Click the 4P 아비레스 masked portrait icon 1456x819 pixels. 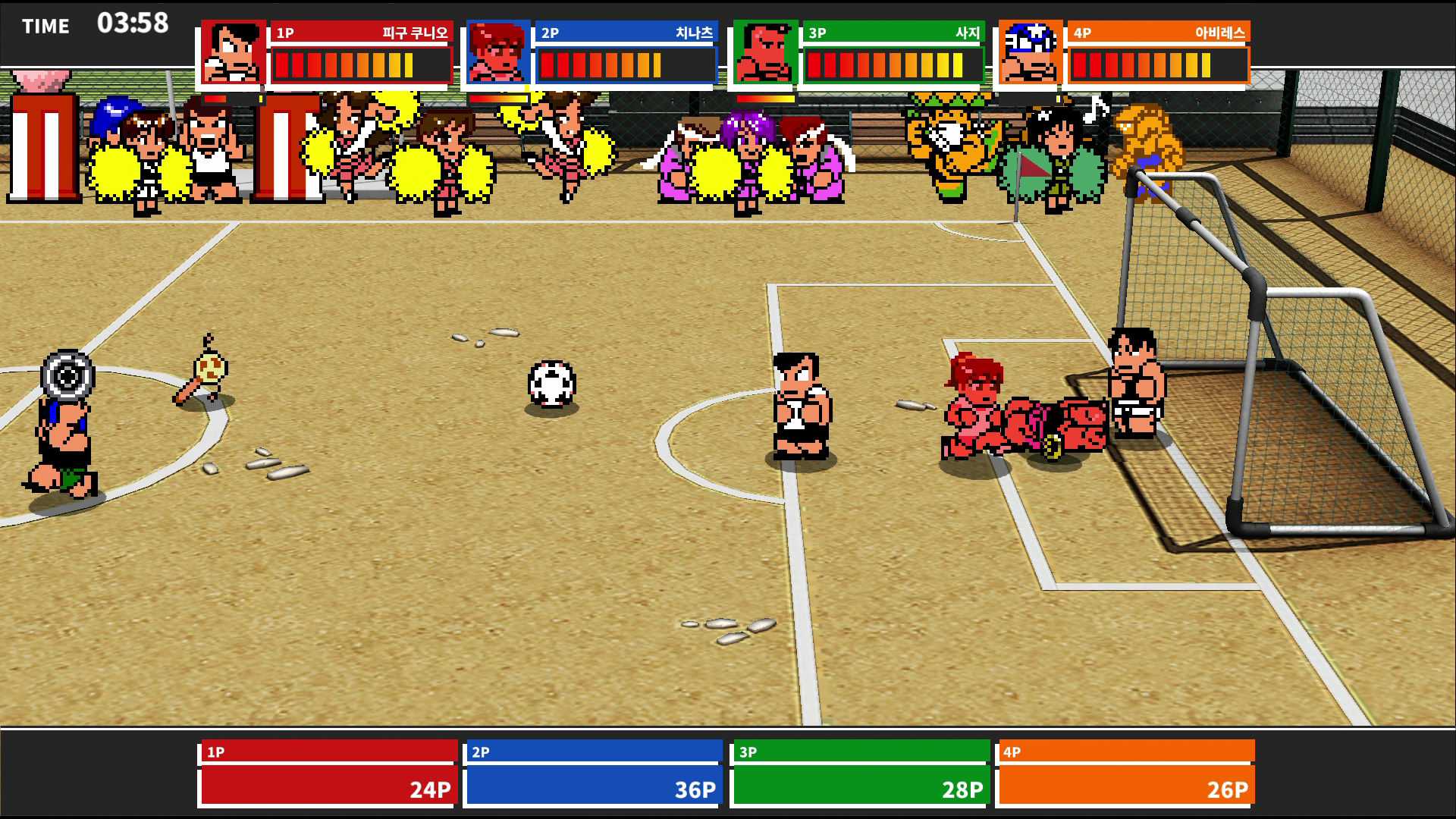(x=1030, y=50)
